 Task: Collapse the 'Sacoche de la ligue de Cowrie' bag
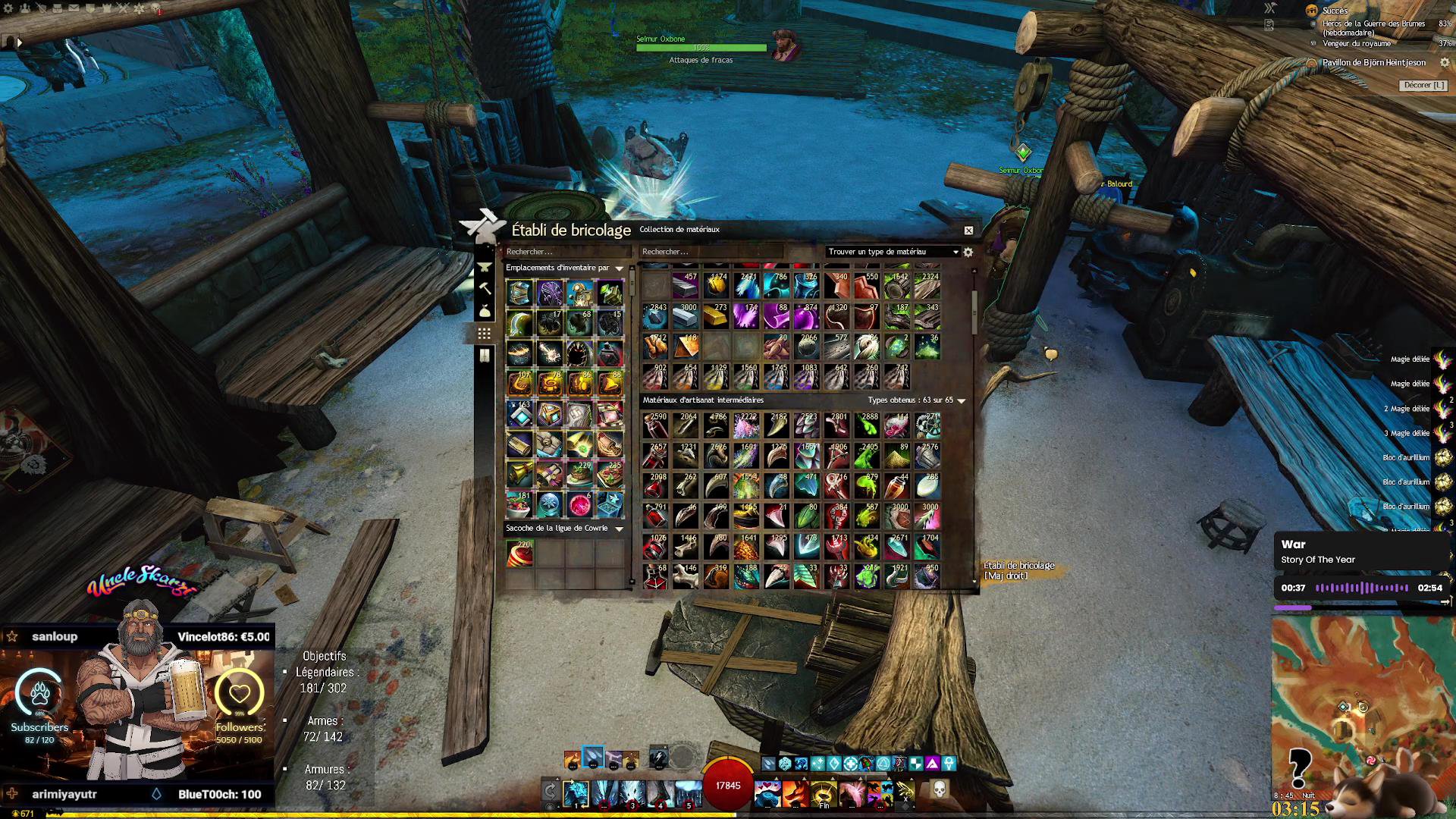[x=619, y=529]
